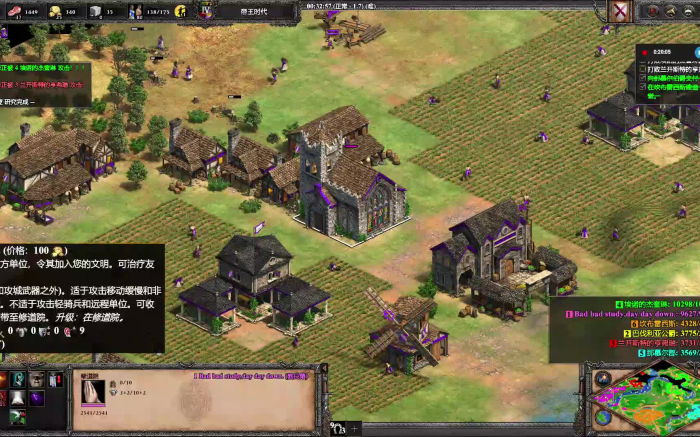Open the crossed-swords diplomacy shield button
Image resolution: width=700 pixels, height=437 pixels.
click(620, 11)
